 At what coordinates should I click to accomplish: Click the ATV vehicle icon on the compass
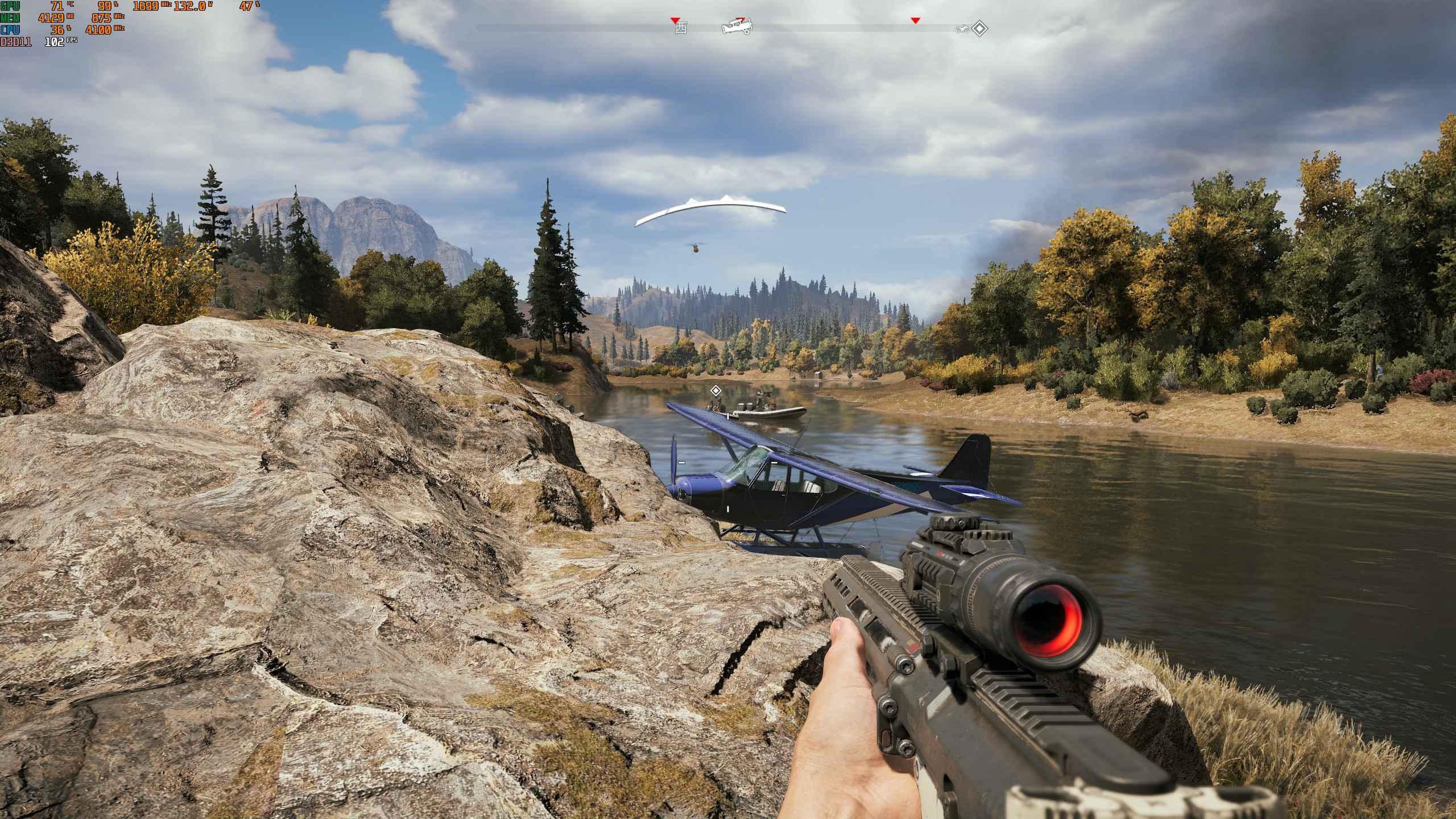pyautogui.click(x=962, y=29)
